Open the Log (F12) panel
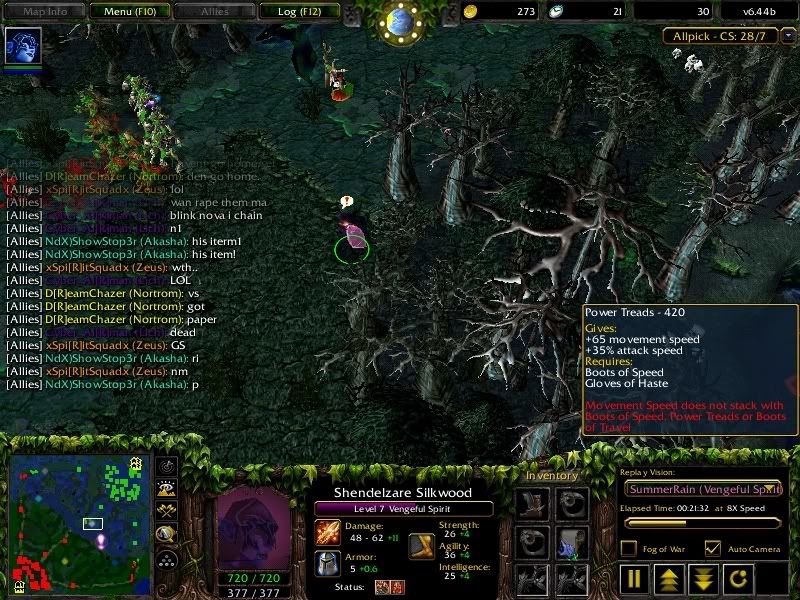The height and width of the screenshot is (600, 800). pyautogui.click(x=298, y=12)
